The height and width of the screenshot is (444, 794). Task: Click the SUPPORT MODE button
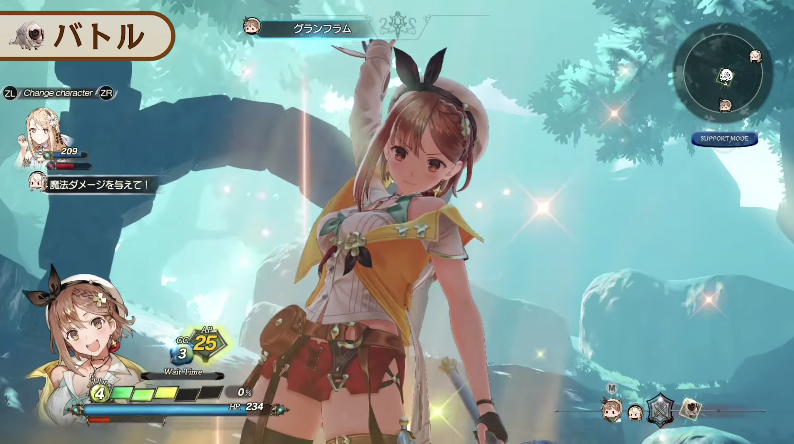724,139
